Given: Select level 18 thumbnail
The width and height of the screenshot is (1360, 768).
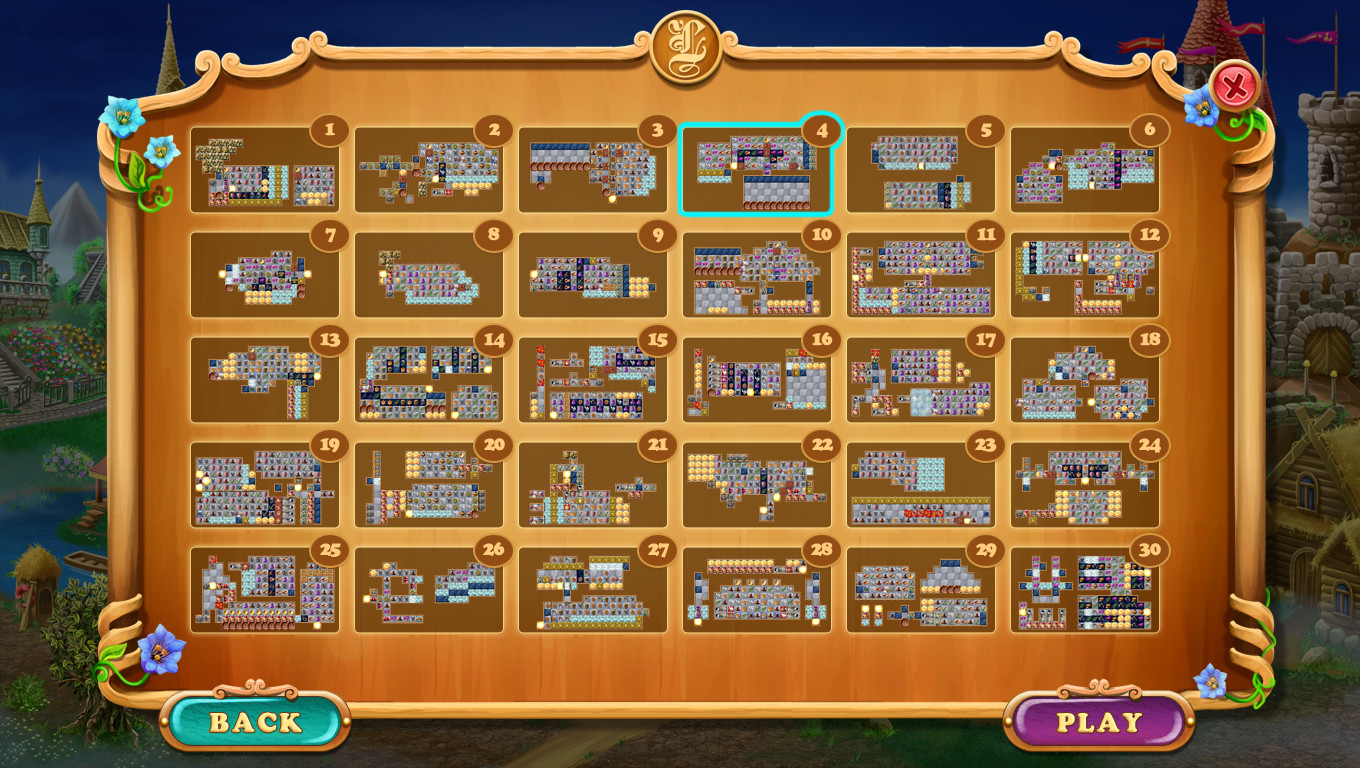Looking at the screenshot, I should click(x=1085, y=381).
